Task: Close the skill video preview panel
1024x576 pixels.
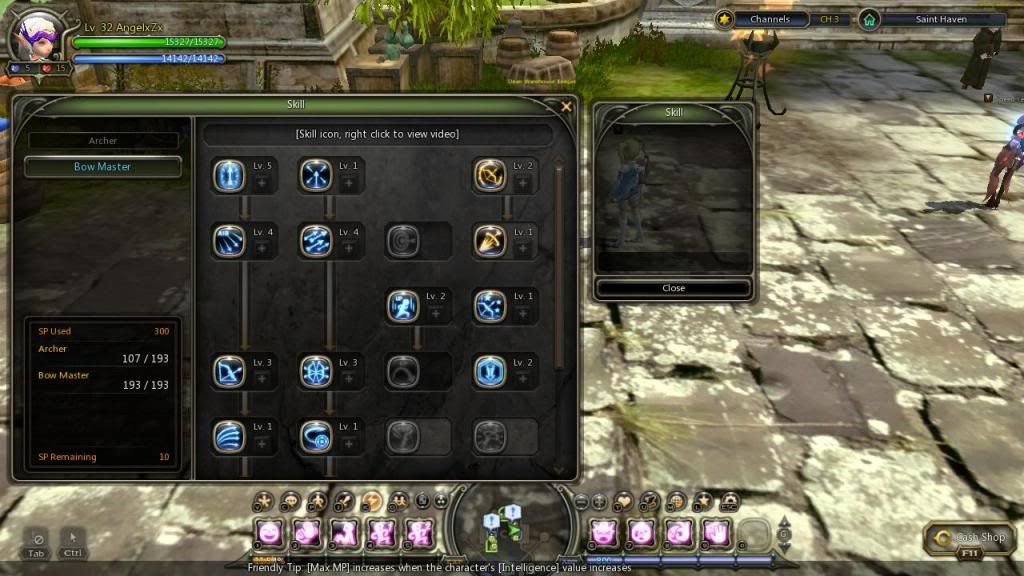Action: click(x=673, y=288)
